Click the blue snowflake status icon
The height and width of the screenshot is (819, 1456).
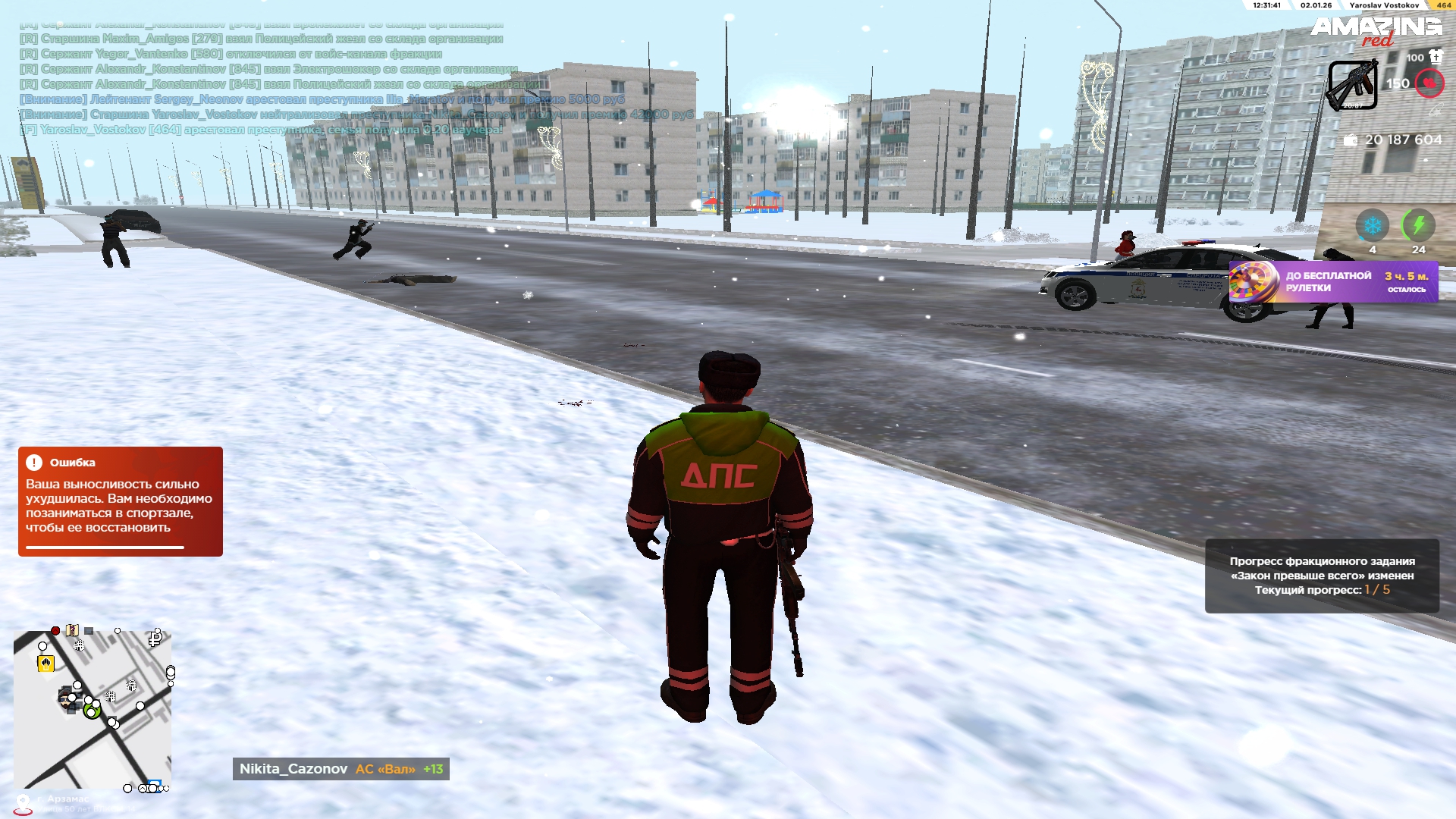[1372, 225]
